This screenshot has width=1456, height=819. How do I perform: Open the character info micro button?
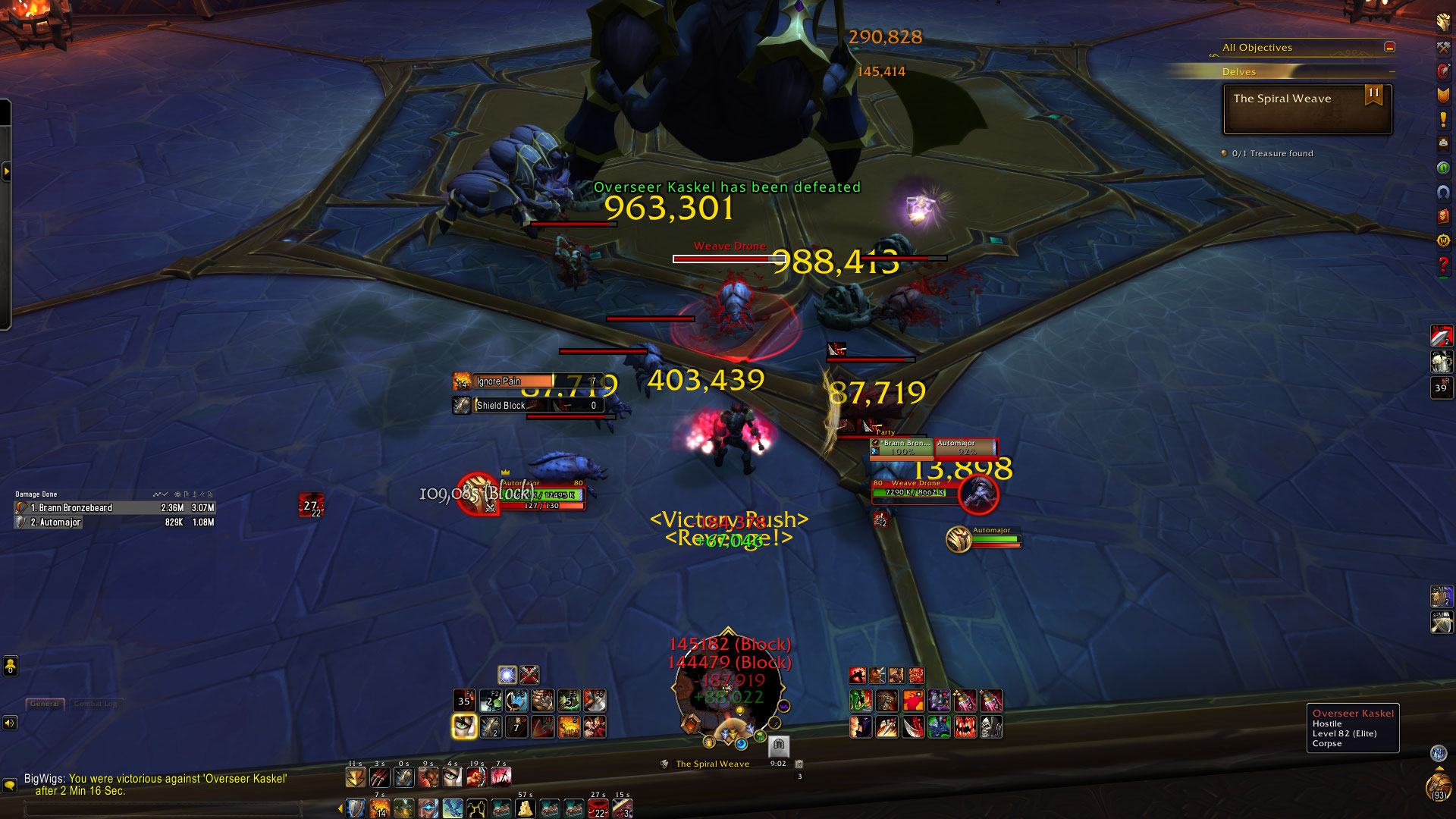[1442, 23]
